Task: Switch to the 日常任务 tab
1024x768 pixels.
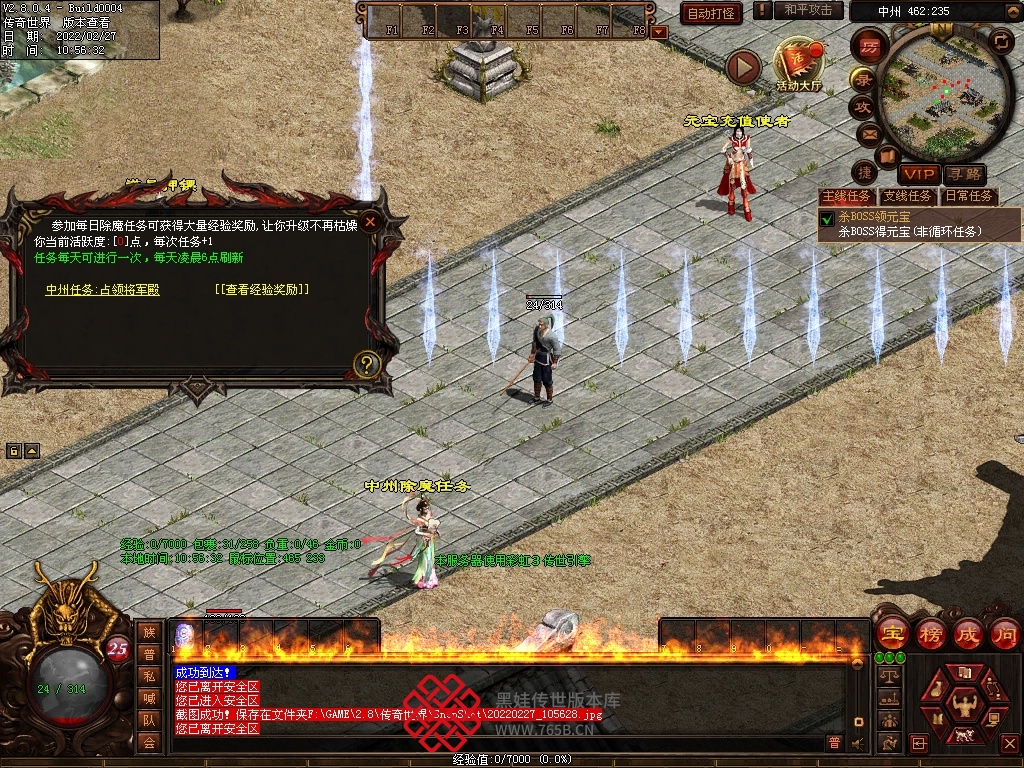Action: pos(969,196)
